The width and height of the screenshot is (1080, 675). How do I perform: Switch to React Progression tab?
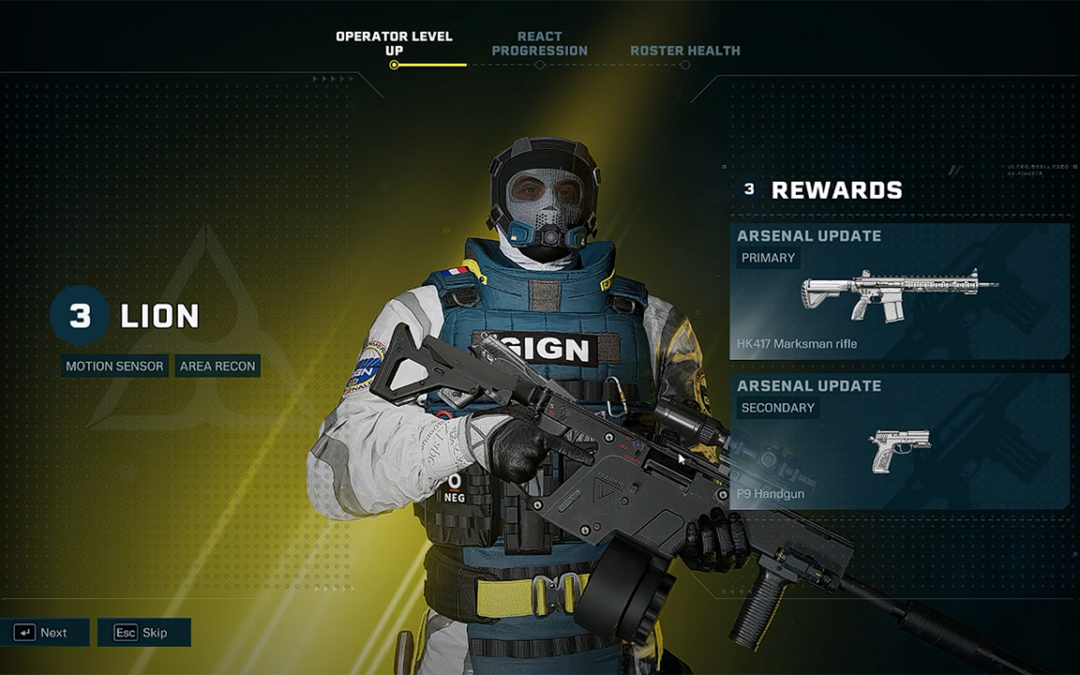pyautogui.click(x=539, y=44)
